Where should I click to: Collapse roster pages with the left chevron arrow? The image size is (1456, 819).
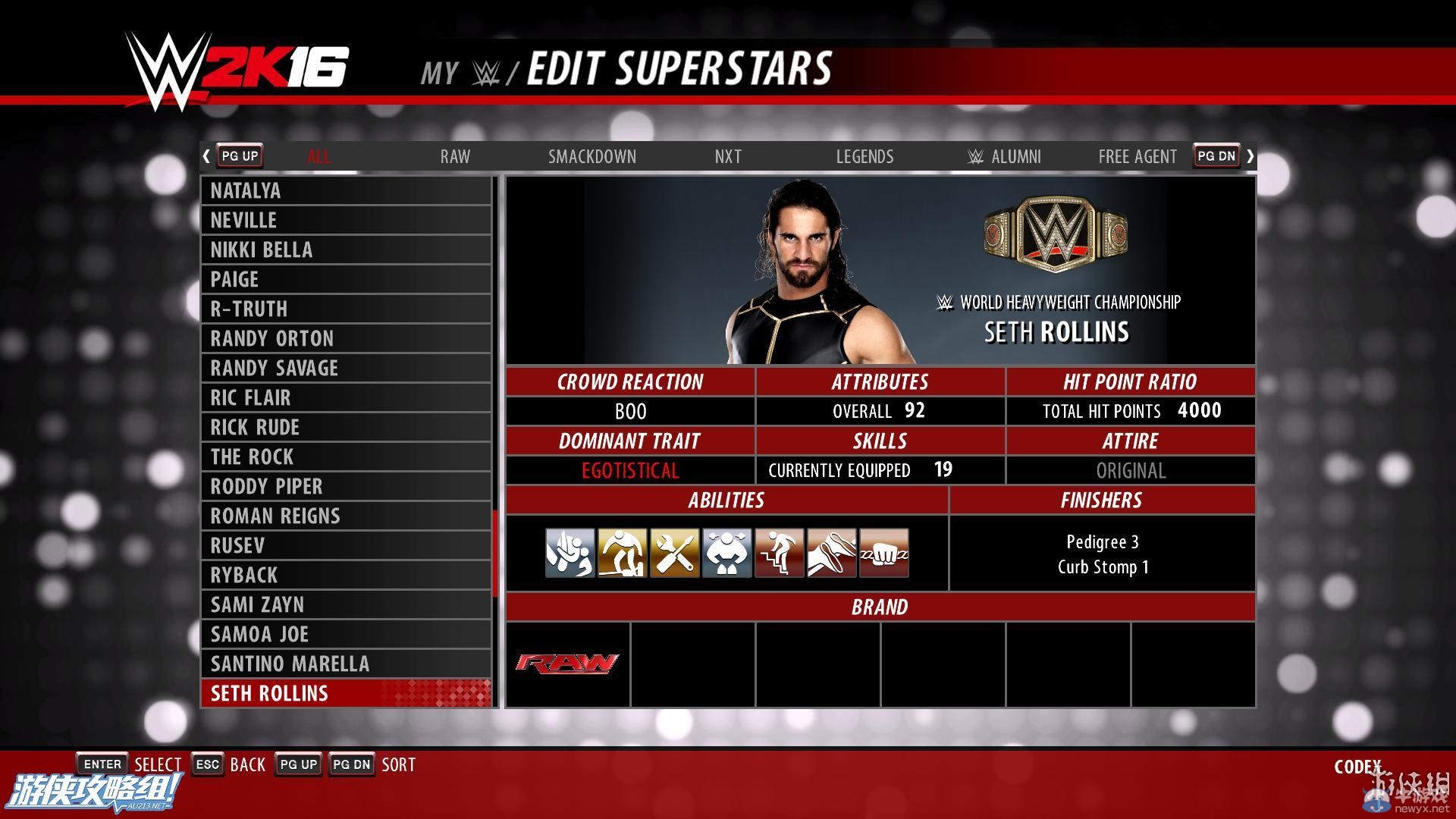point(206,155)
